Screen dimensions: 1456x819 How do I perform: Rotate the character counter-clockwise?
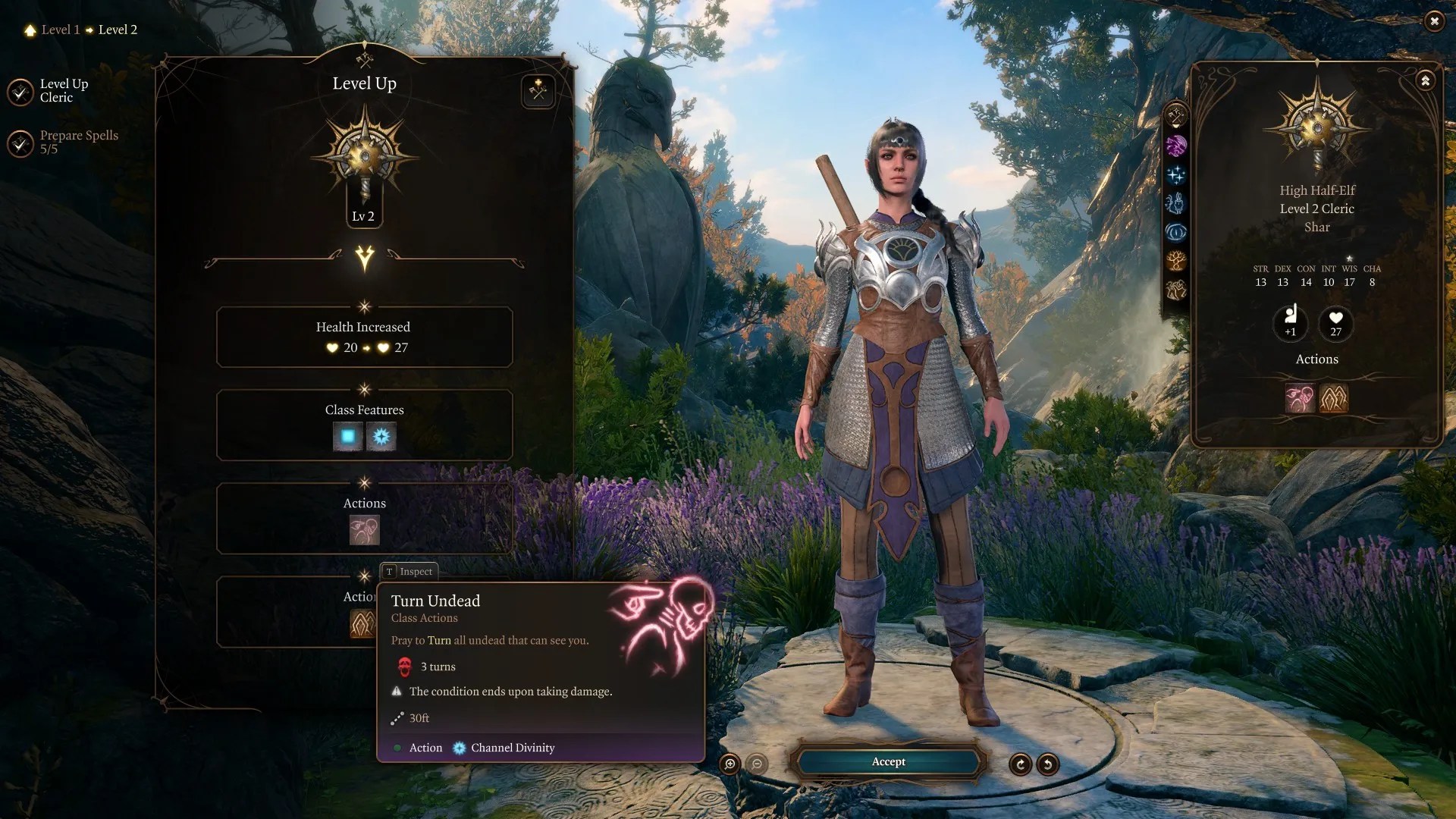click(1048, 764)
